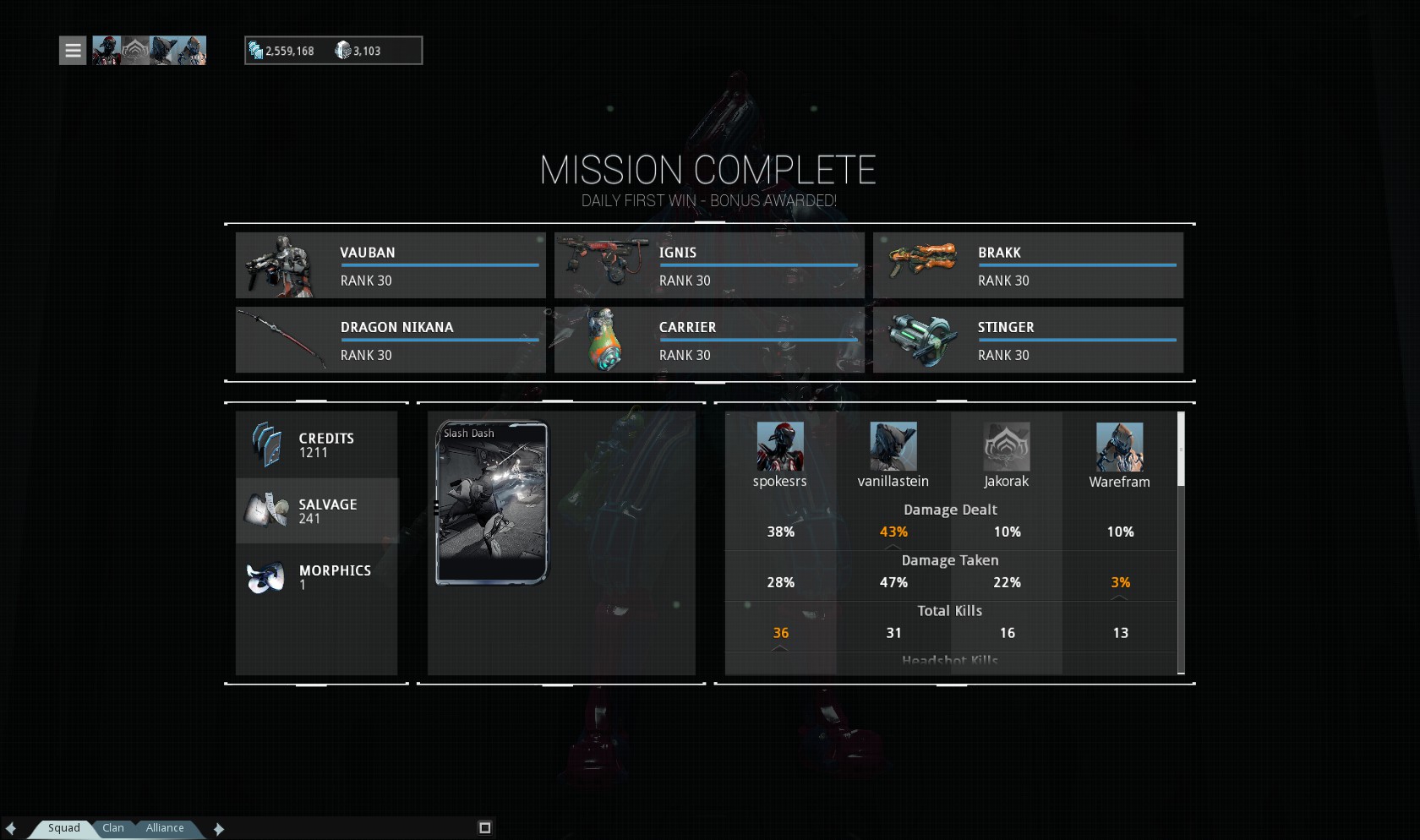Click the Credits reward row
1420x840 pixels.
tap(317, 445)
